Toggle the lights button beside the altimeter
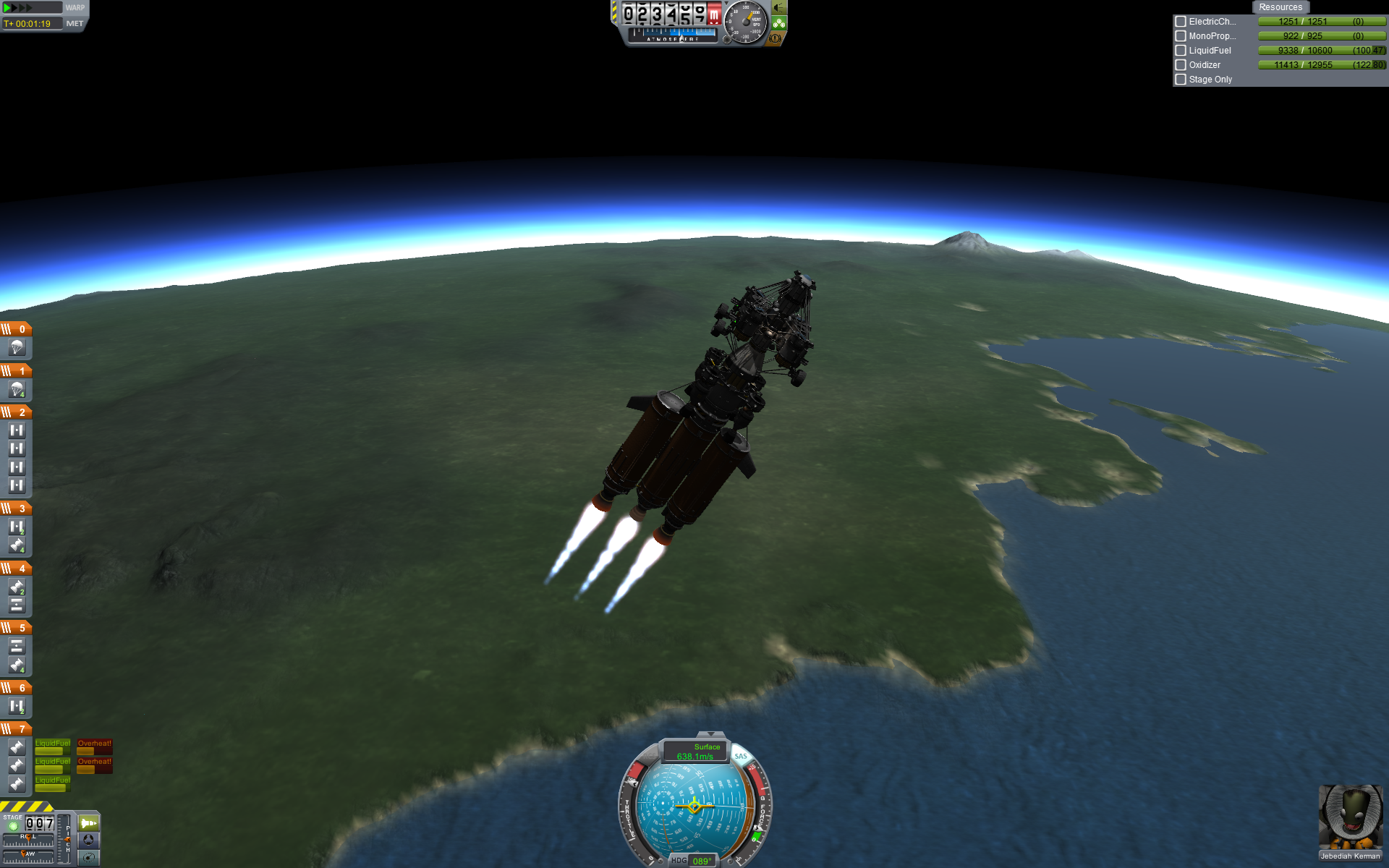This screenshot has height=868, width=1389. (778, 8)
